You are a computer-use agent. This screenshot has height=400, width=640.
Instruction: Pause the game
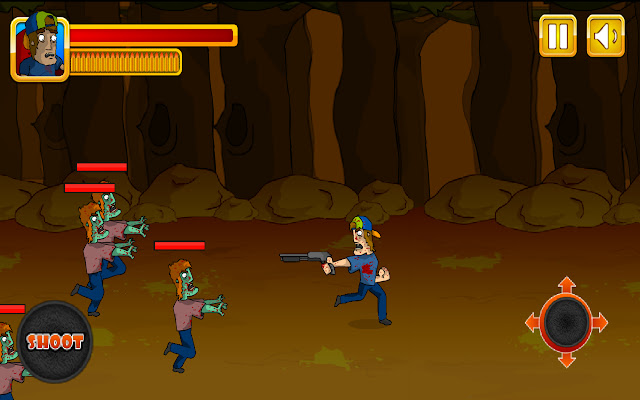(558, 36)
